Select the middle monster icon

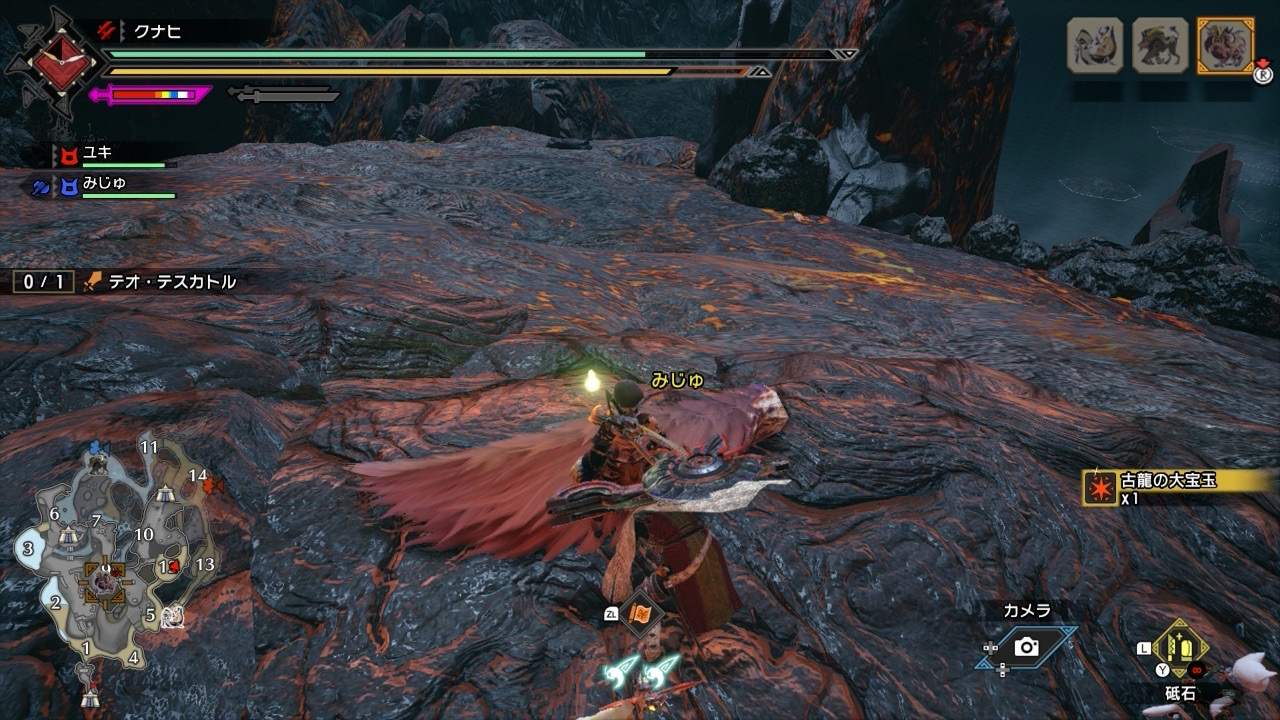(x=1160, y=45)
